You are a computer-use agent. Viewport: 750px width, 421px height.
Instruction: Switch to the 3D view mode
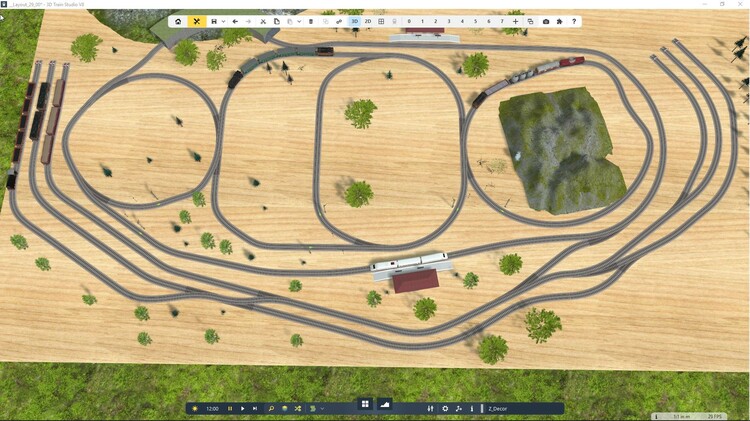(354, 21)
